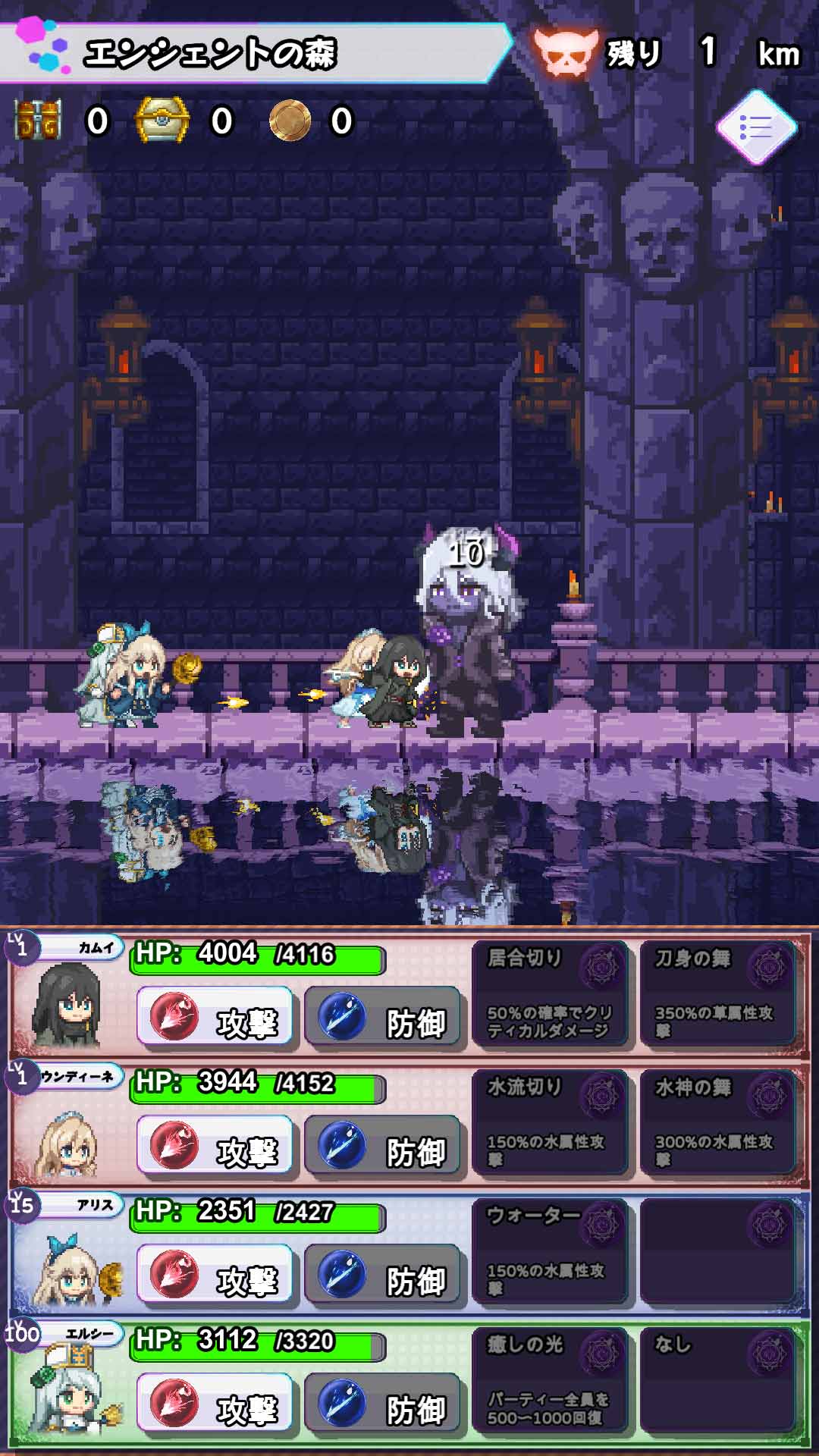Cast アリス's ウォーター skill
This screenshot has height=1456, width=819.
point(549,1251)
